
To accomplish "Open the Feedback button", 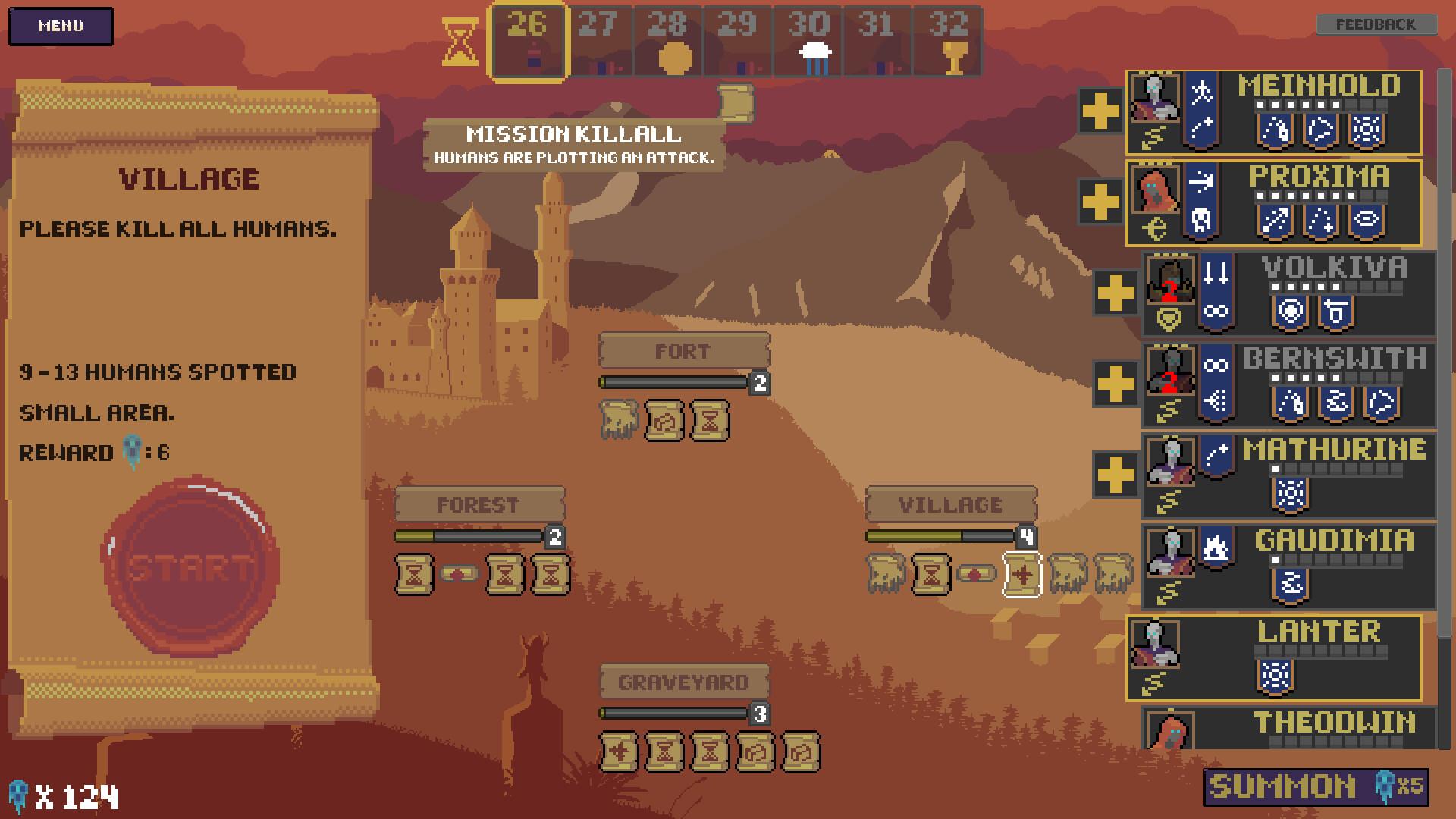I will [x=1376, y=24].
